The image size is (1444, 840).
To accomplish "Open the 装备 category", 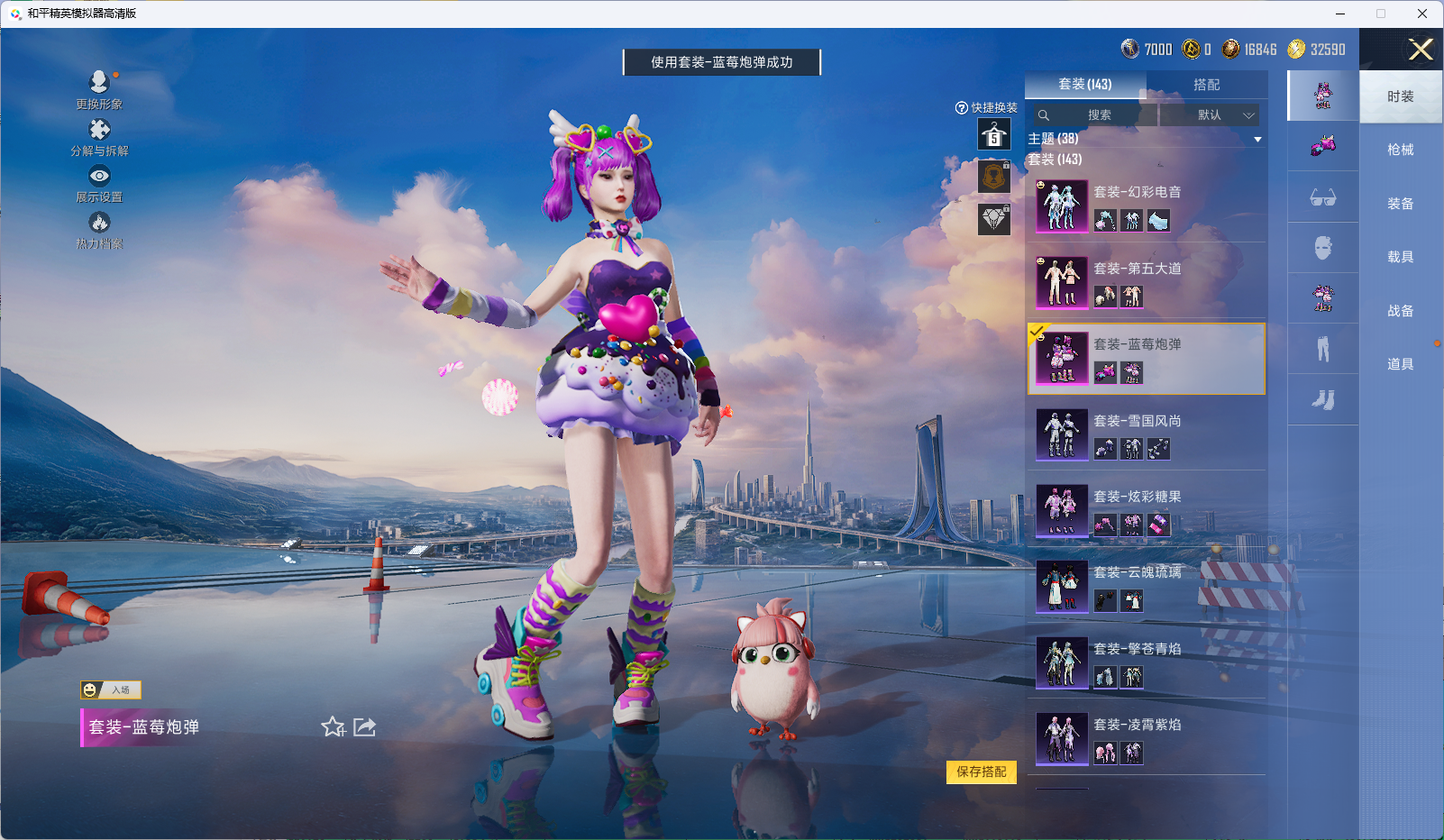I will pos(1400,204).
